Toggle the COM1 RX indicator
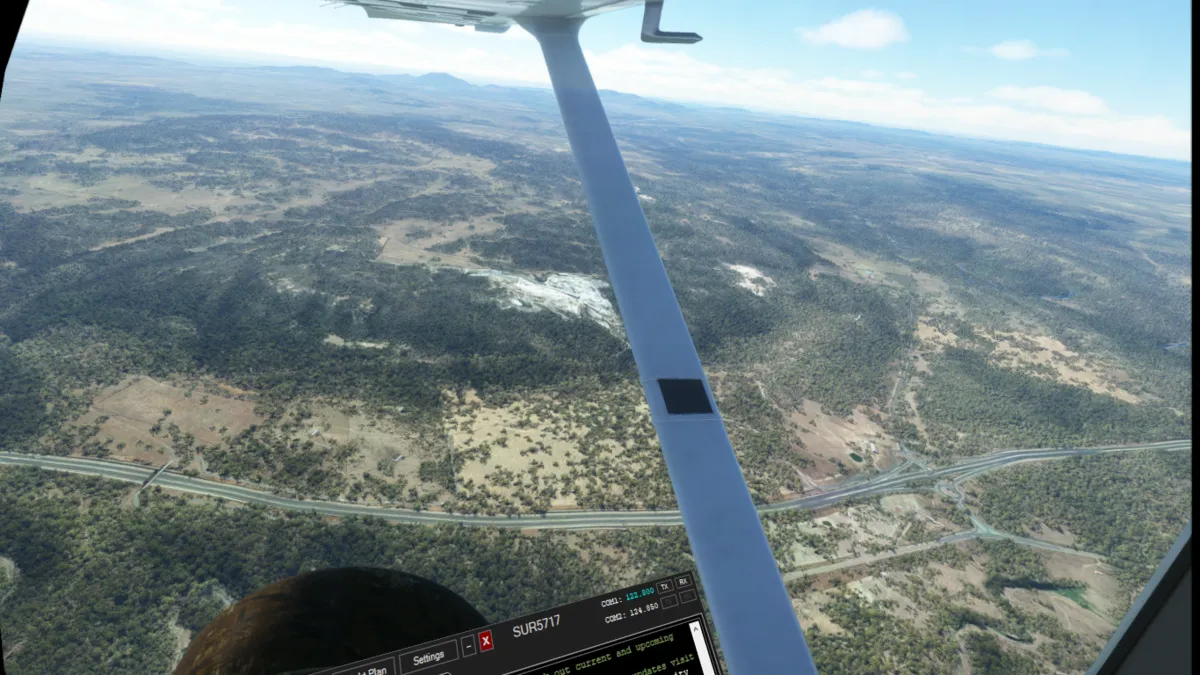Image resolution: width=1200 pixels, height=675 pixels. pos(684,581)
